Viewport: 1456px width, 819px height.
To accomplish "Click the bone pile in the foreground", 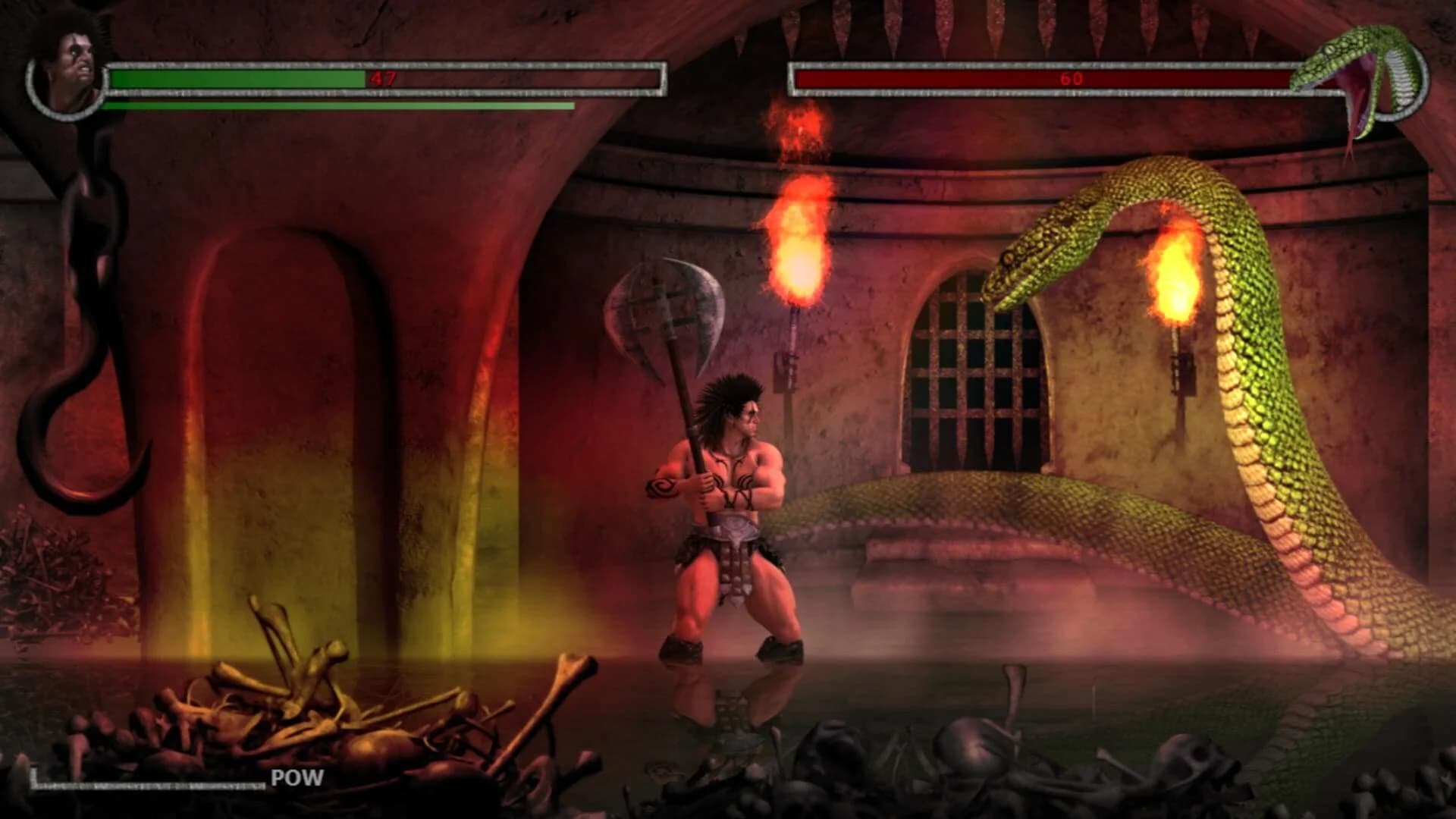I will coord(303,705).
